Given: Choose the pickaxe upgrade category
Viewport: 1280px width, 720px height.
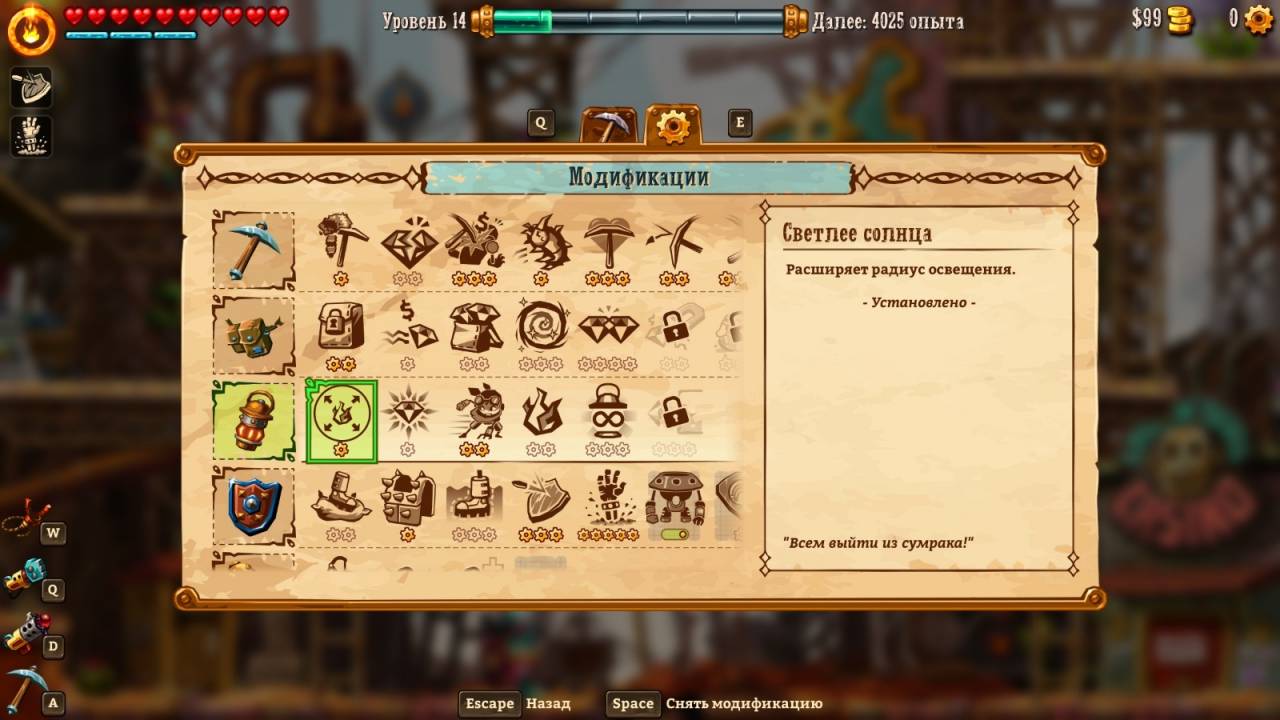Looking at the screenshot, I should 253,250.
